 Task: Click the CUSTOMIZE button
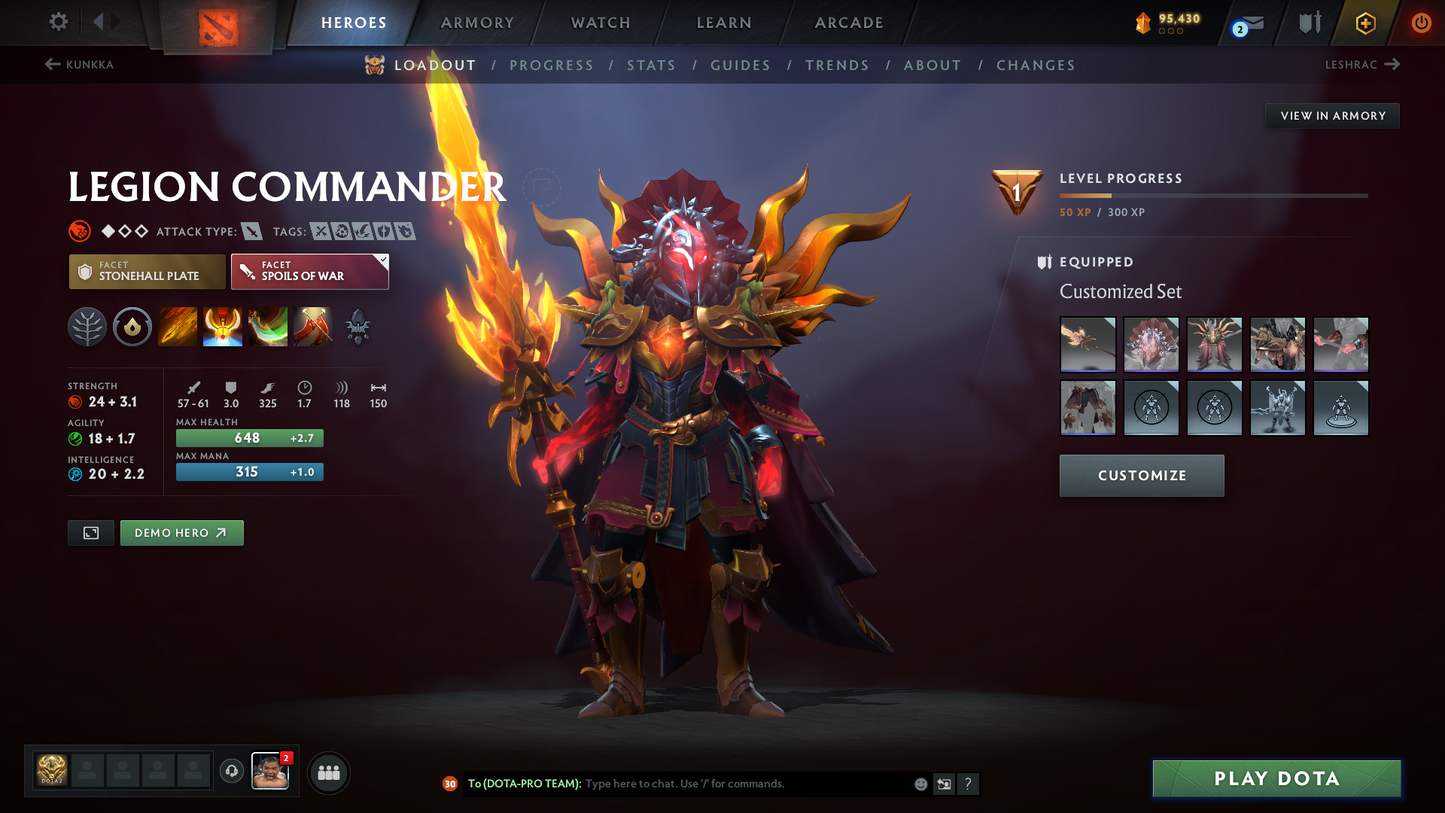click(1141, 475)
